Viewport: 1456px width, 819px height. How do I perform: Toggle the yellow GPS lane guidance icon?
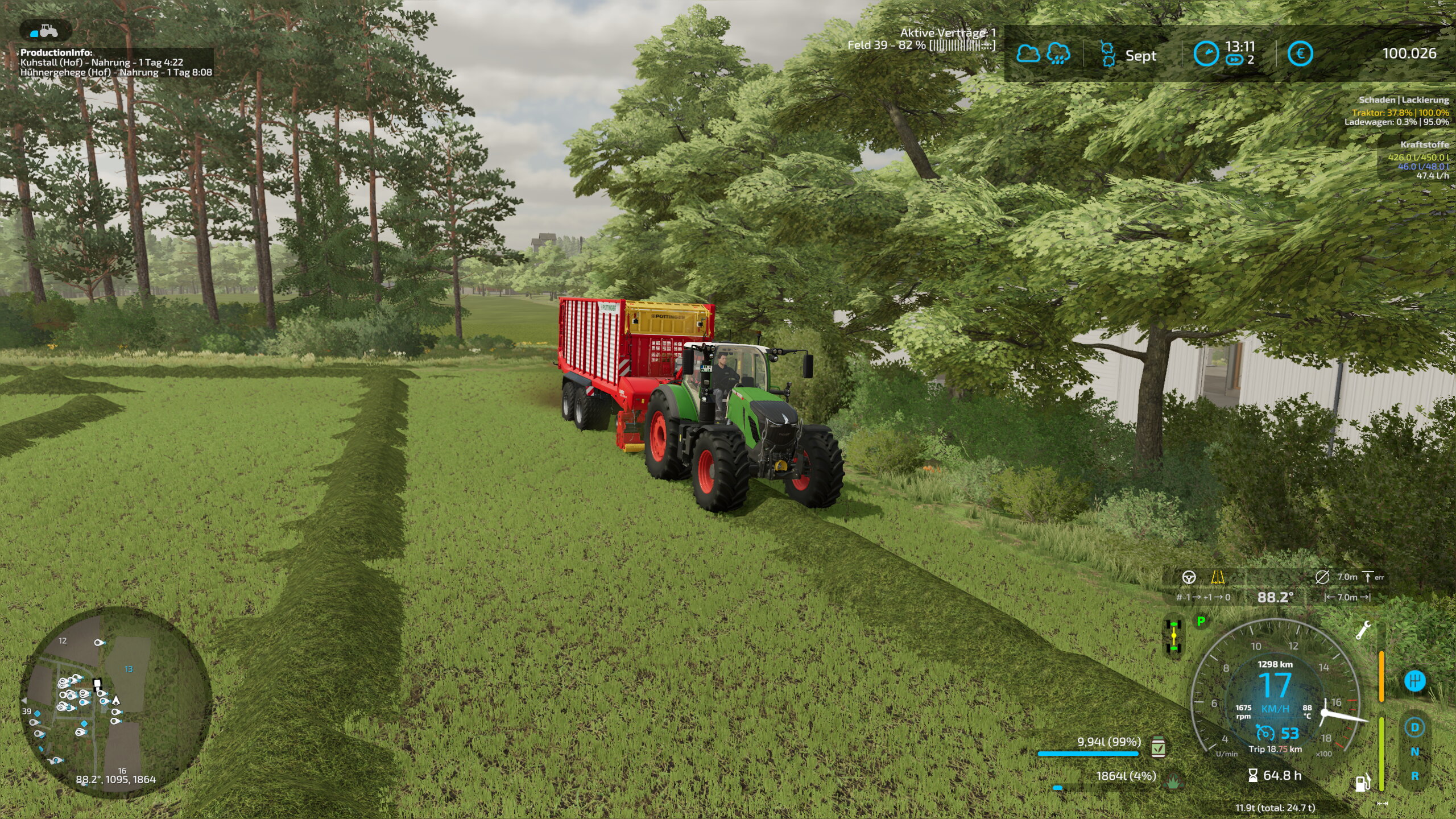click(1219, 576)
